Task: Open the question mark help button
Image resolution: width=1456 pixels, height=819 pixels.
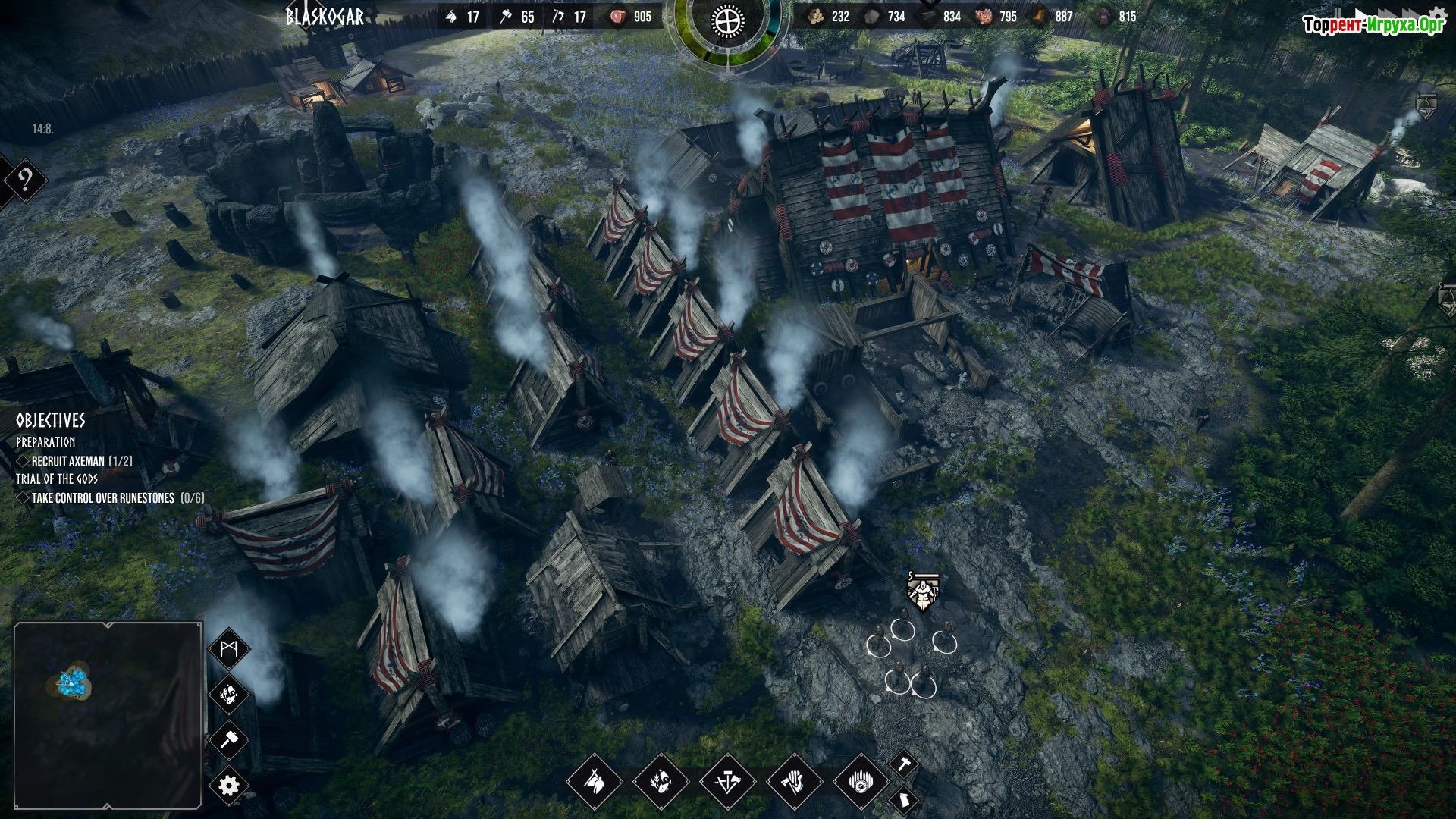Action: point(25,180)
